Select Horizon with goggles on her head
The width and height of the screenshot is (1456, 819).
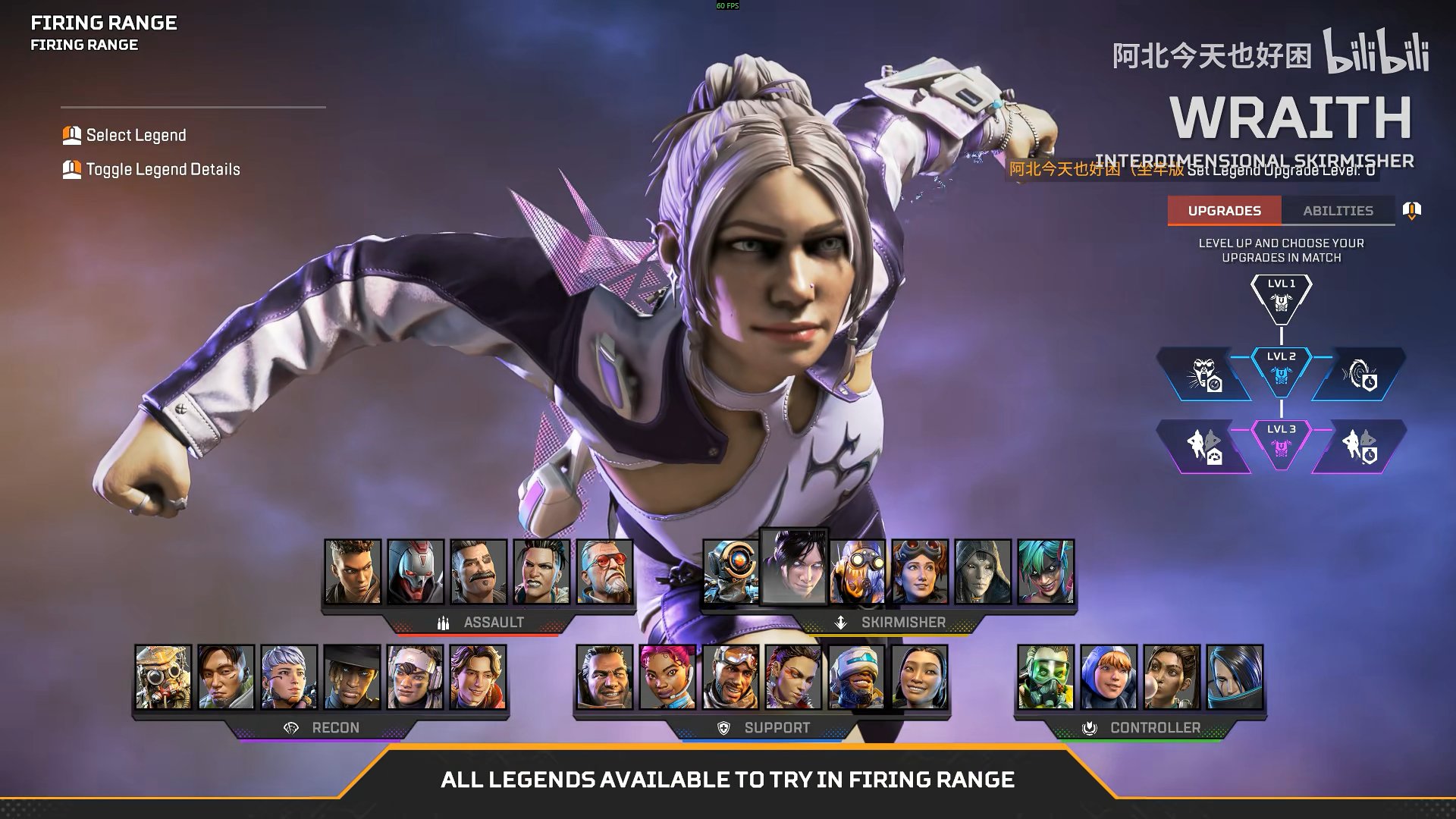[x=920, y=572]
